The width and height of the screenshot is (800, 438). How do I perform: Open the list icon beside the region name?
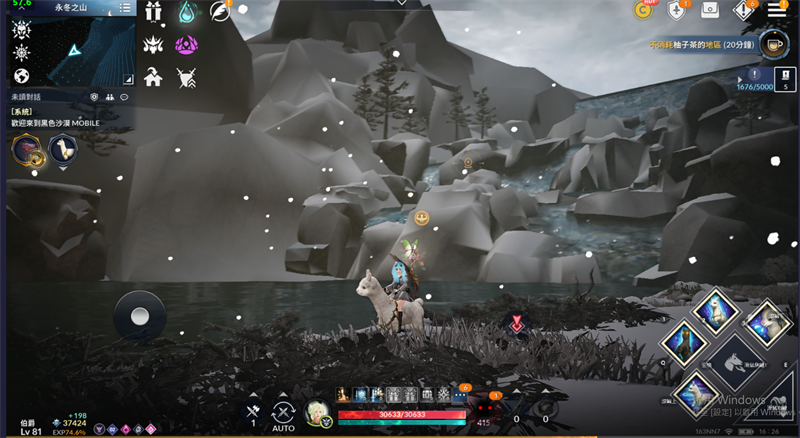(125, 8)
